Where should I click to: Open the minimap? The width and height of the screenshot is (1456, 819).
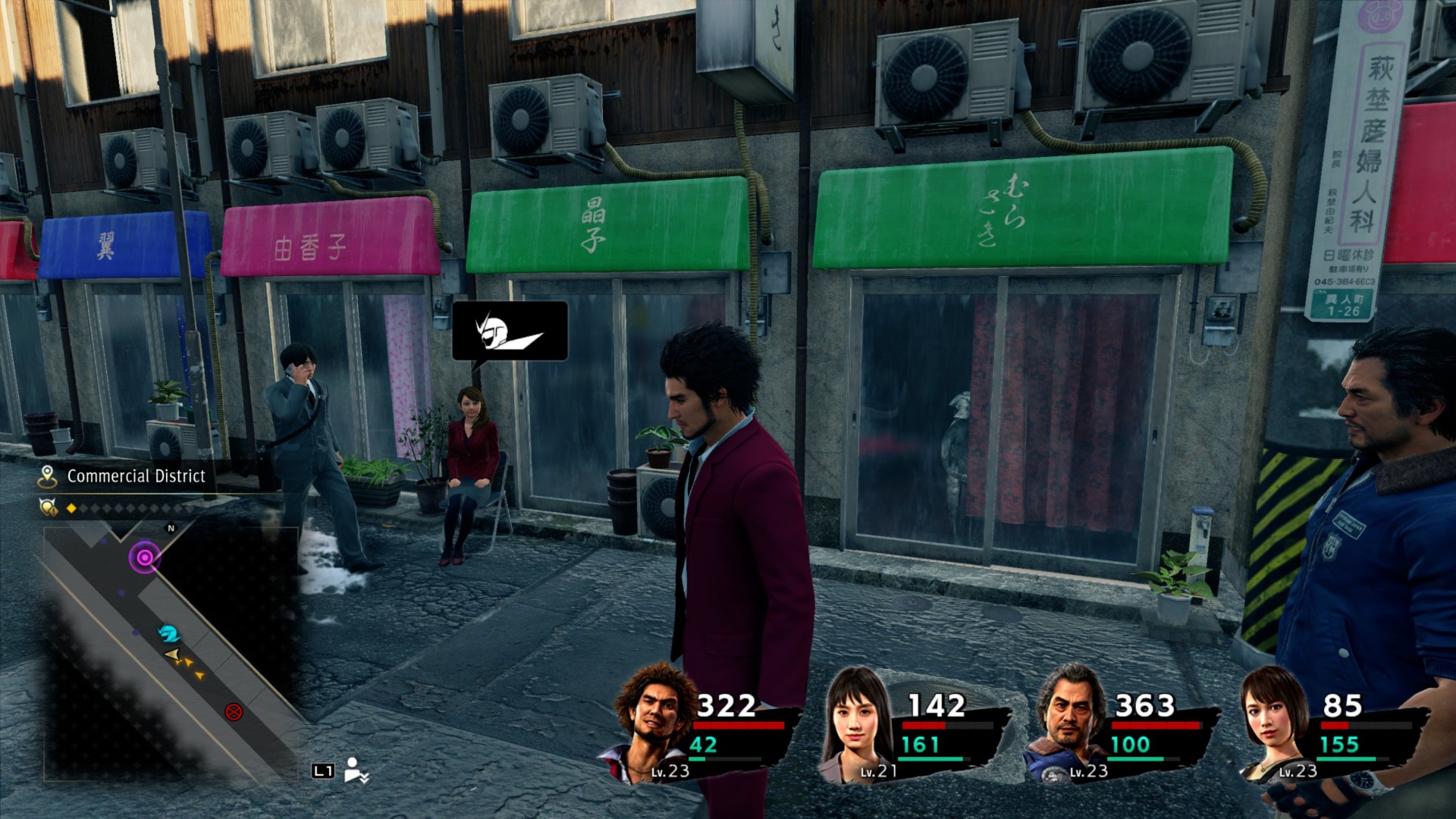click(x=171, y=652)
